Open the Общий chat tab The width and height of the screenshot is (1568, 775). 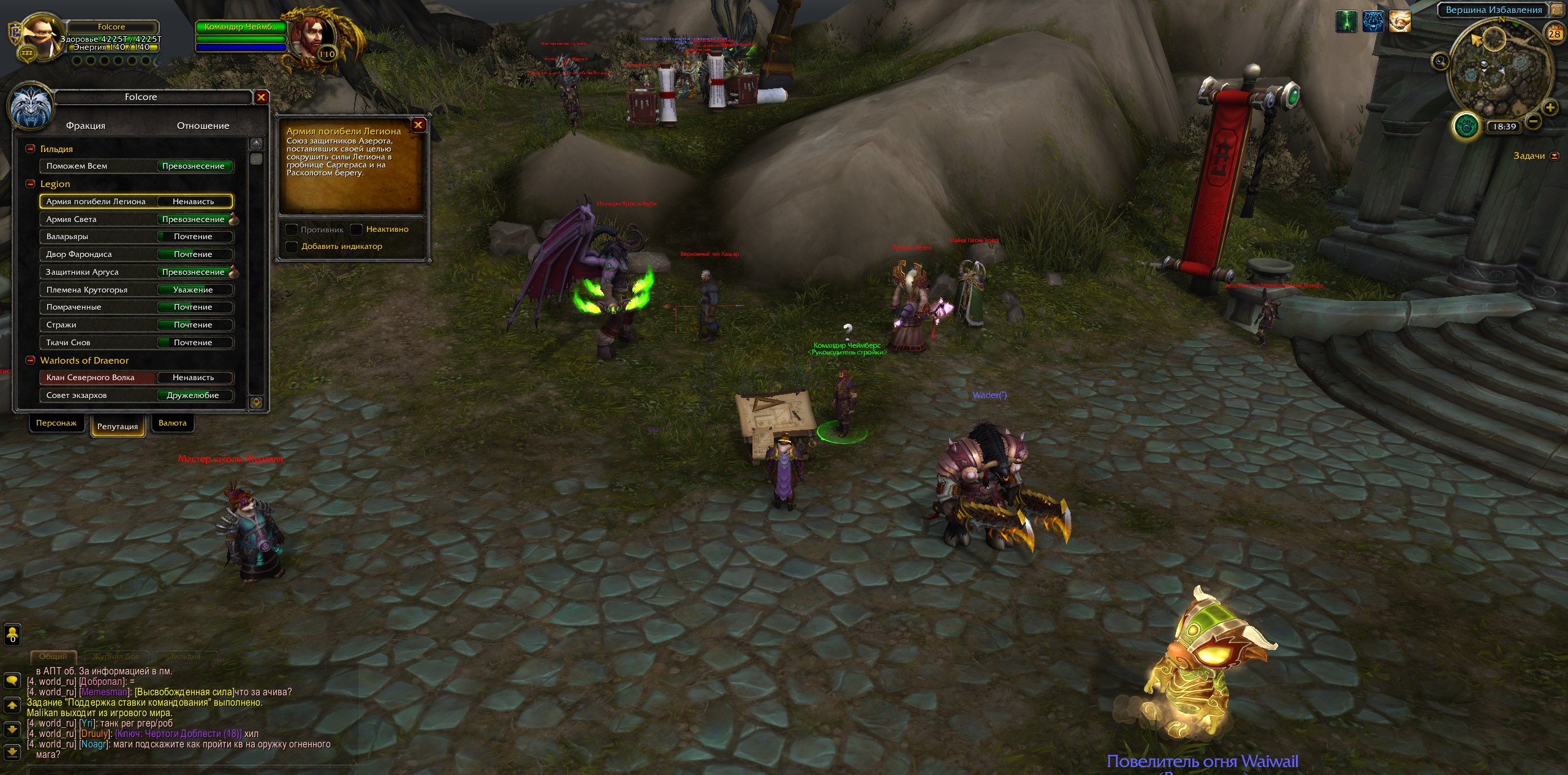(53, 657)
